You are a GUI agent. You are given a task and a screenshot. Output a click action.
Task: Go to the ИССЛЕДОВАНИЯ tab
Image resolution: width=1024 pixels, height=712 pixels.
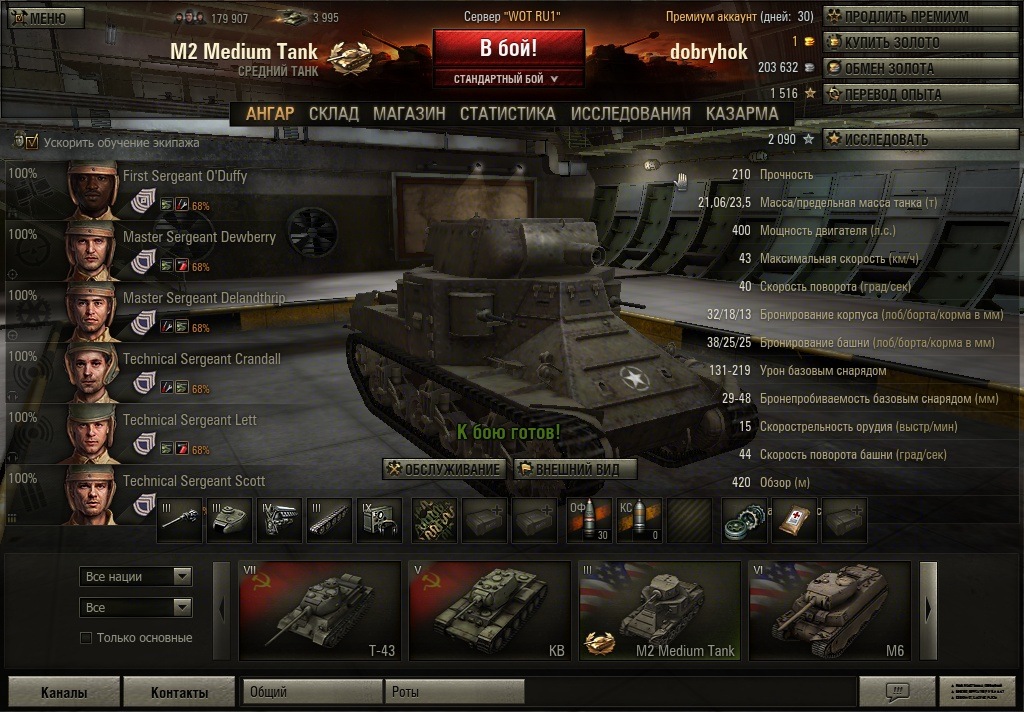click(x=630, y=113)
